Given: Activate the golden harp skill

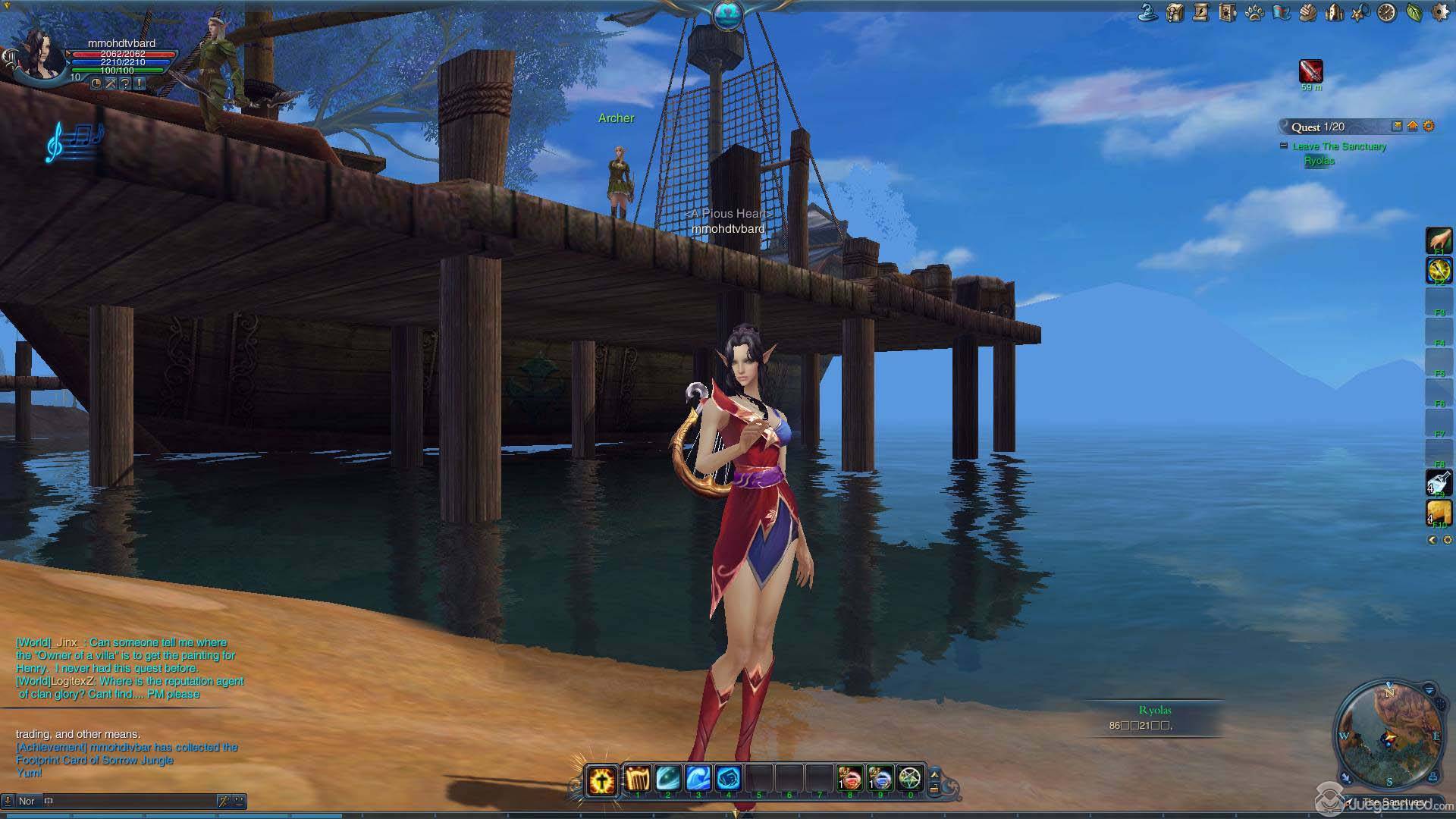Looking at the screenshot, I should click(x=638, y=778).
